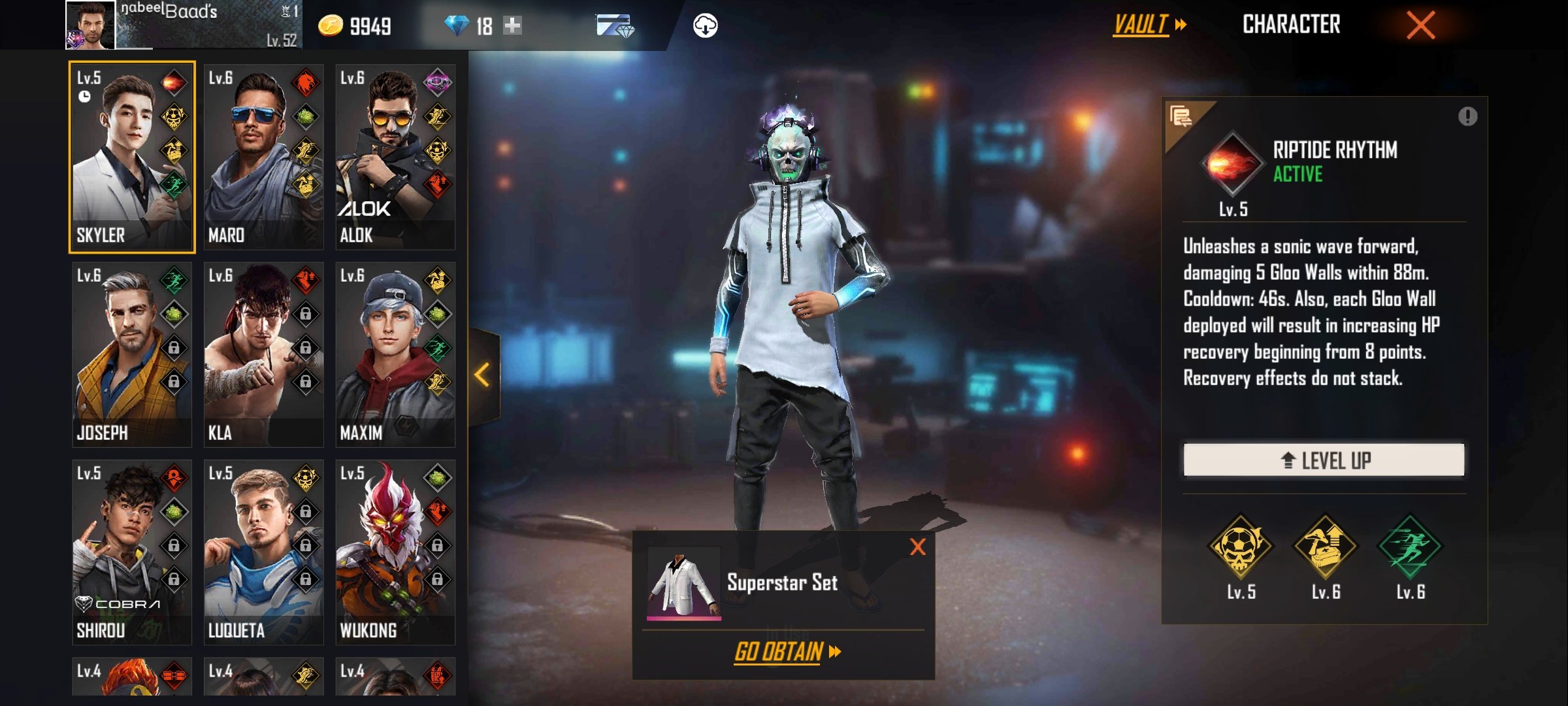Level up the Riptide Rhythm skill
The height and width of the screenshot is (706, 1568).
click(1324, 460)
